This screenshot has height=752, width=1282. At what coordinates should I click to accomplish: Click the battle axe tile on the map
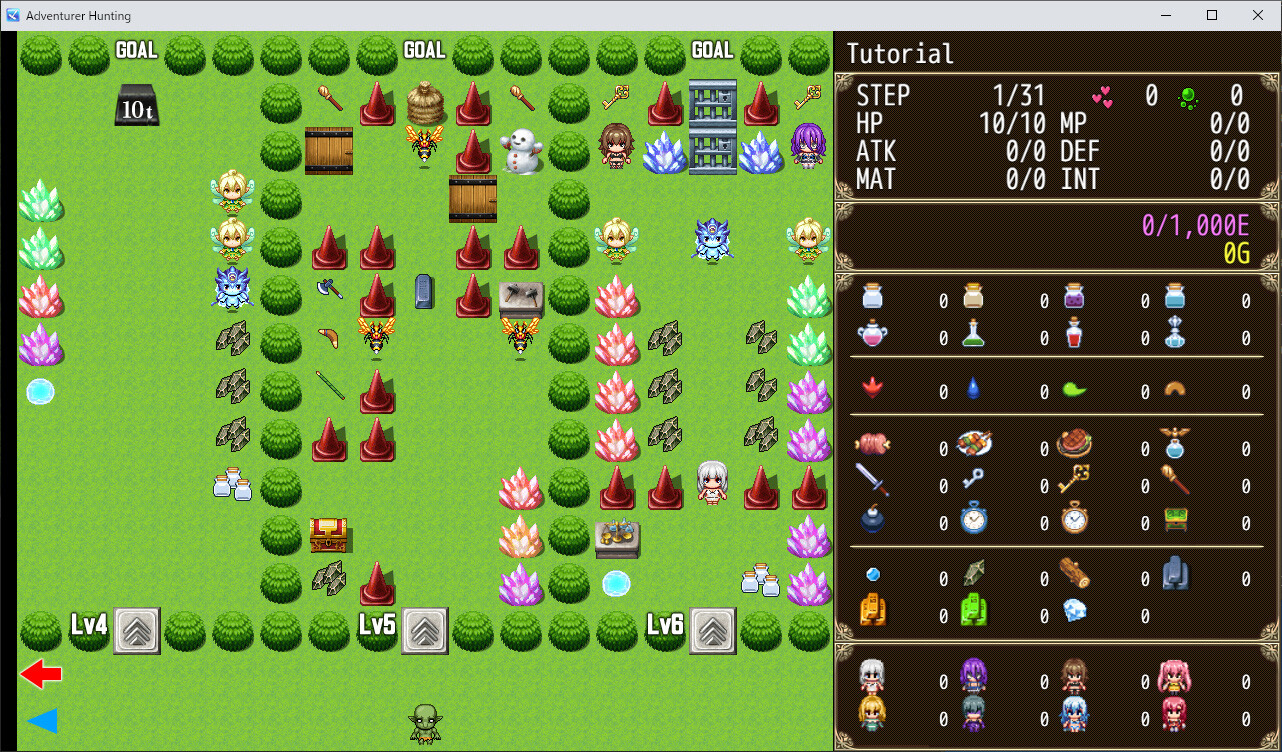tap(328, 290)
